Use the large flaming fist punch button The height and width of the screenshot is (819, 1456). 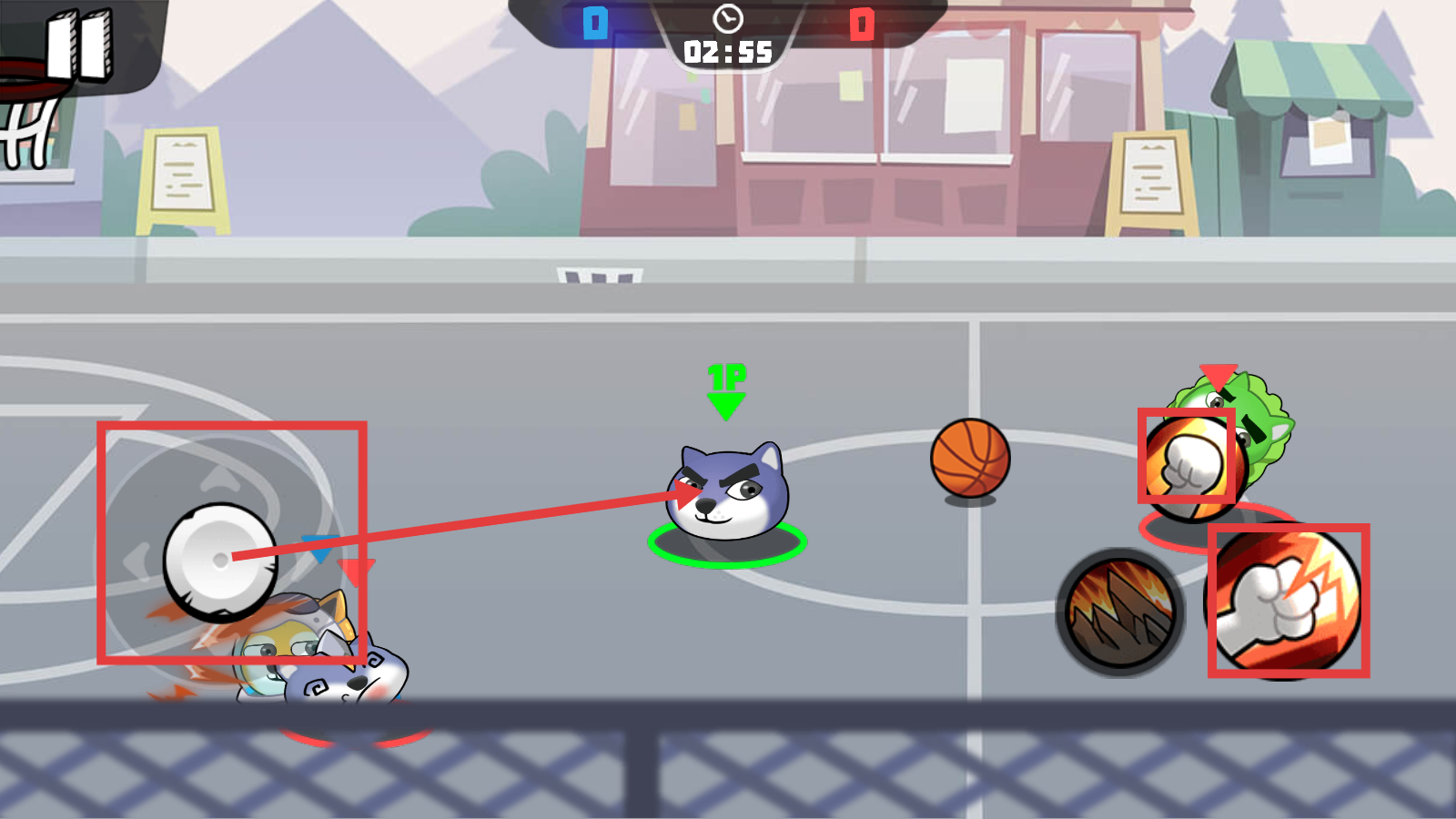[1288, 602]
